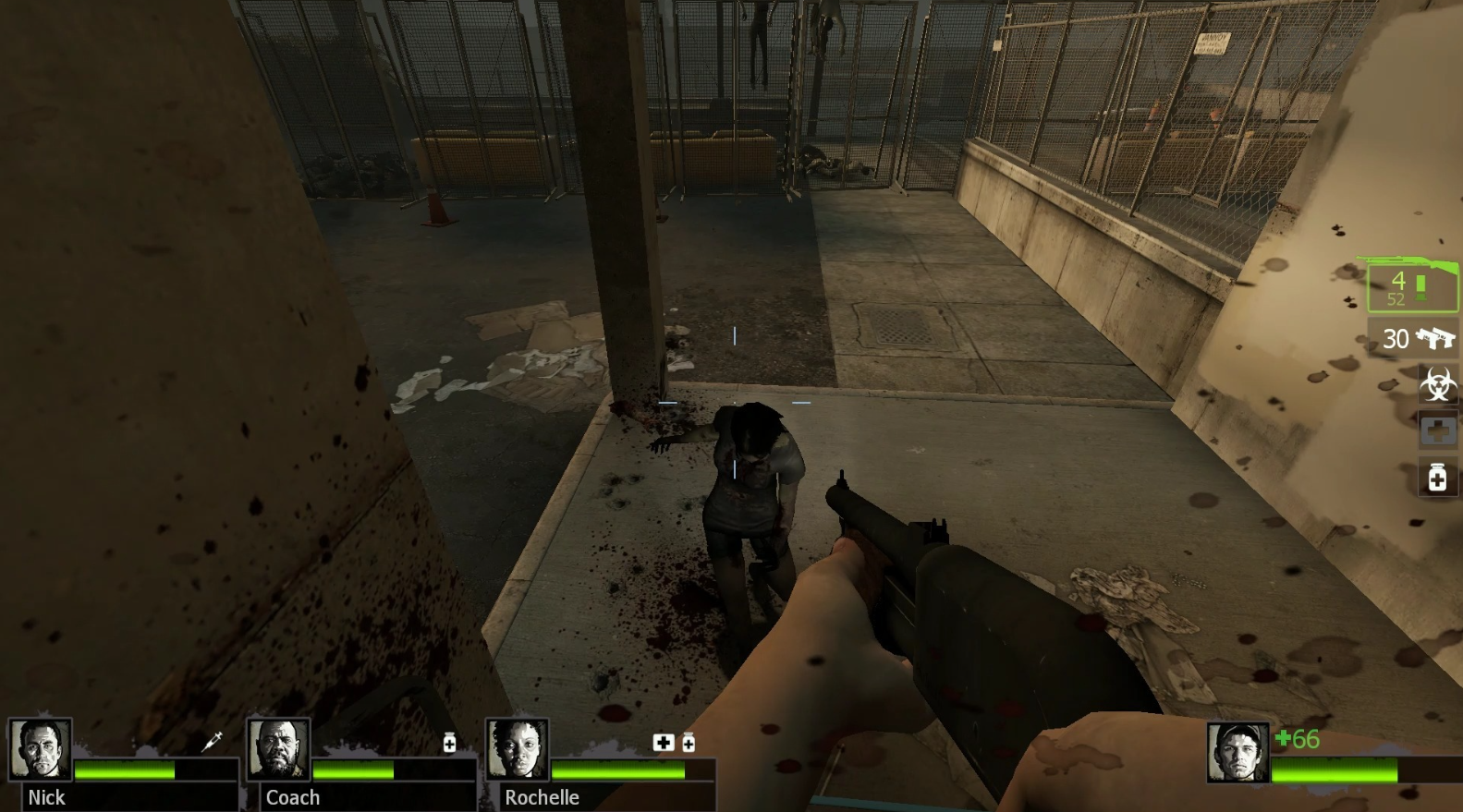
Task: Click Nick's portrait
Action: pyautogui.click(x=41, y=749)
